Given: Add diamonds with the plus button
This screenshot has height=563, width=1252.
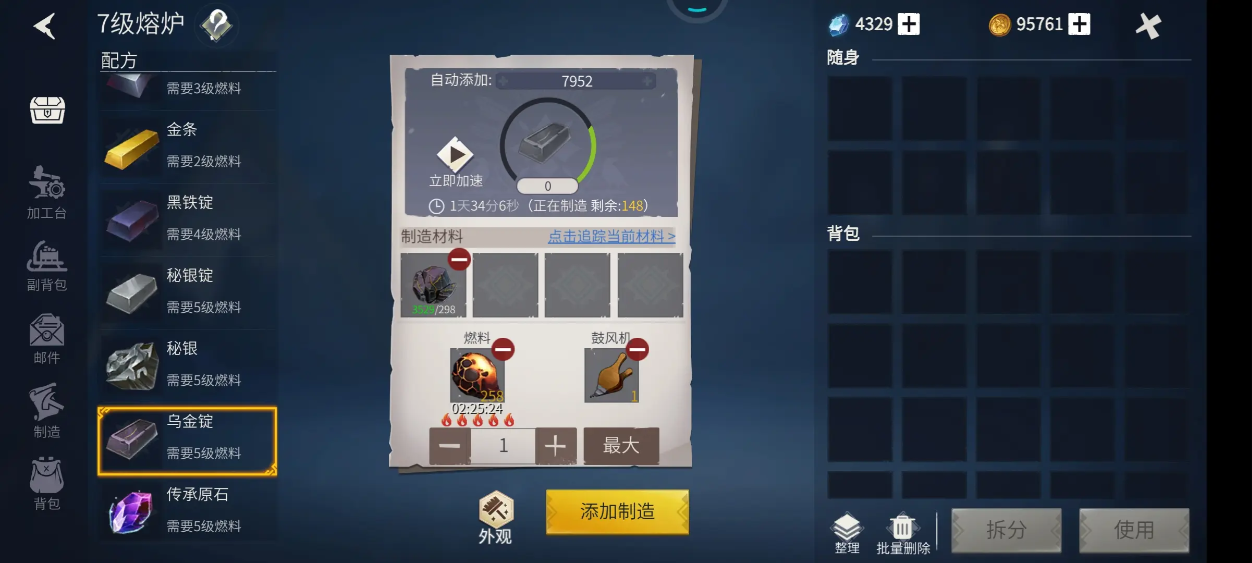Looking at the screenshot, I should (x=908, y=25).
